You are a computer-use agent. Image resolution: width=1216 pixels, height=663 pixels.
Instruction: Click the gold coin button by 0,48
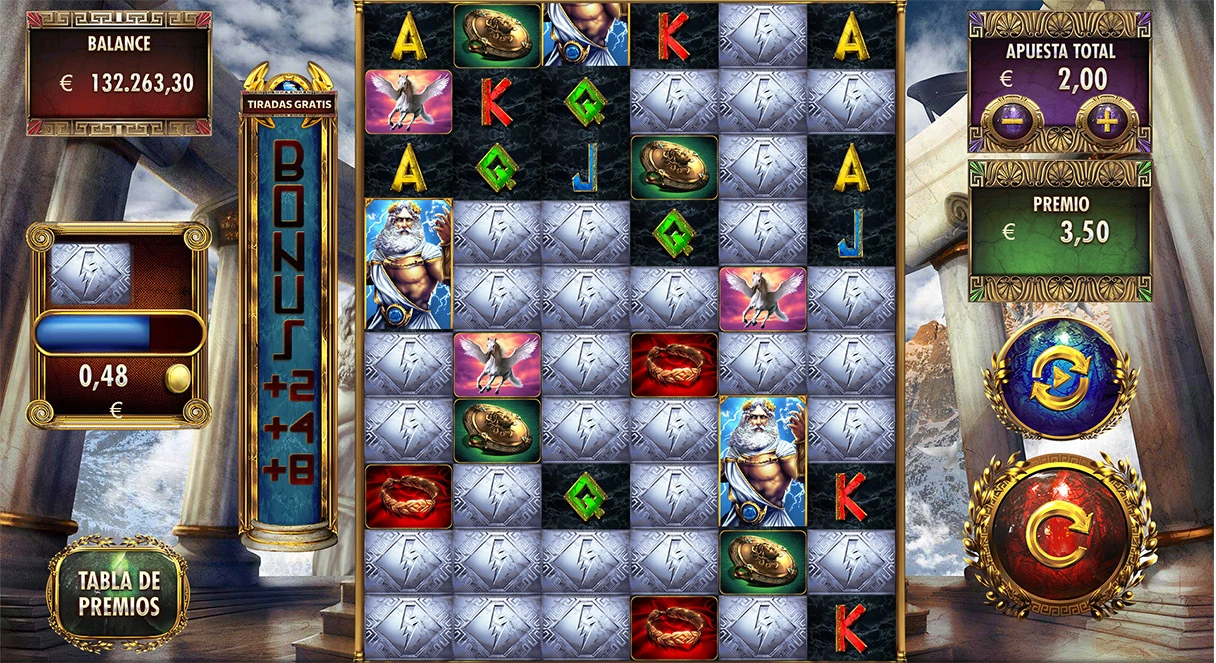178,378
